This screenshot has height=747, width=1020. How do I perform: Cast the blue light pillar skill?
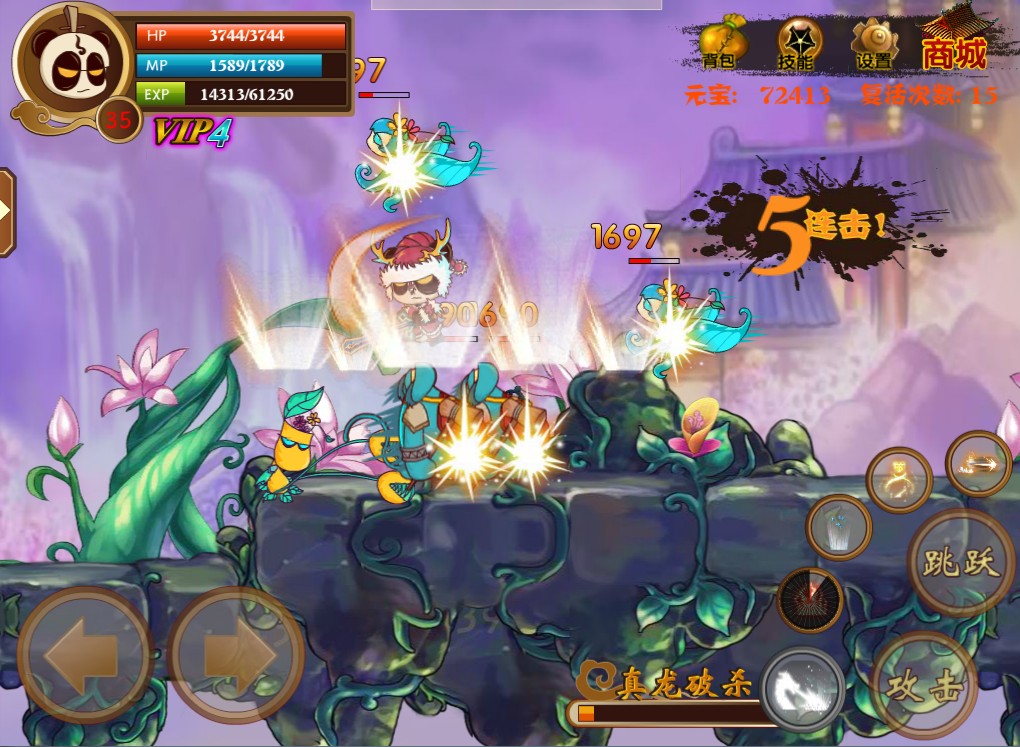coord(839,527)
